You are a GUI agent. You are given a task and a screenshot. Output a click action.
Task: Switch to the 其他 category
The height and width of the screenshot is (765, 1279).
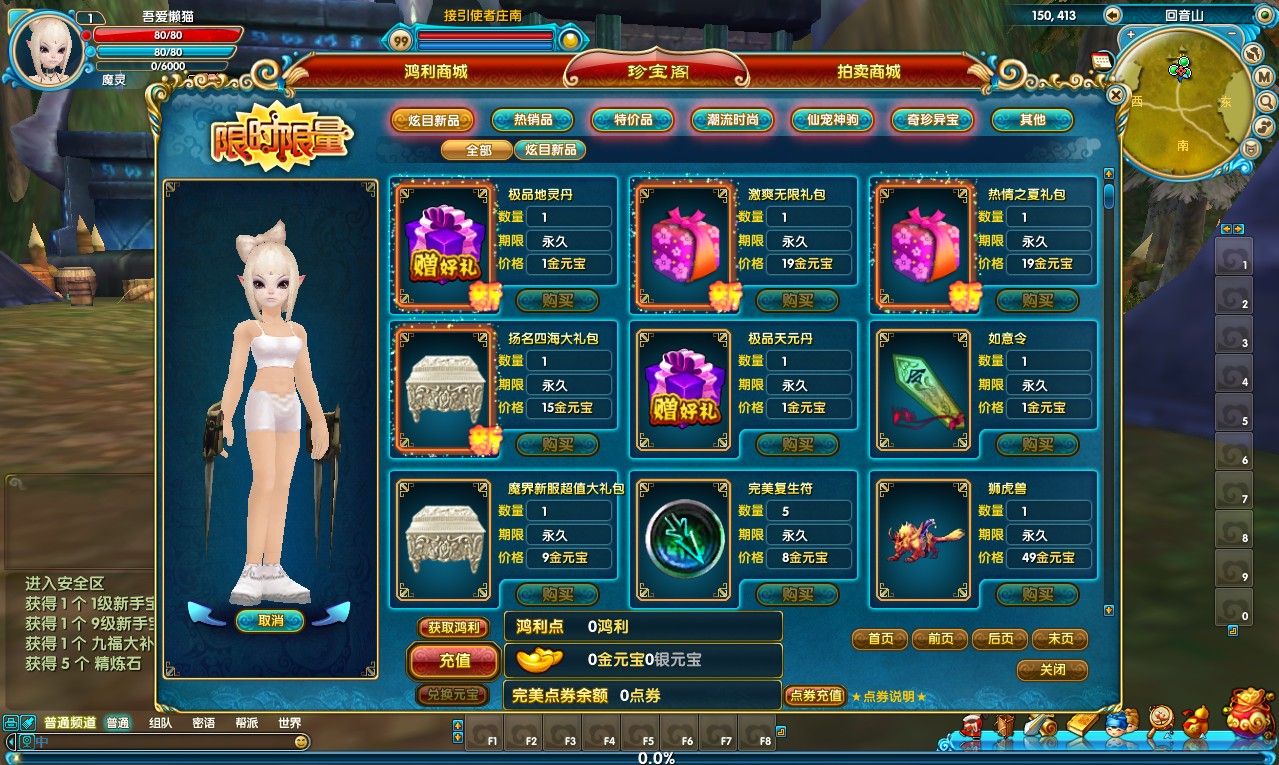click(x=1032, y=120)
